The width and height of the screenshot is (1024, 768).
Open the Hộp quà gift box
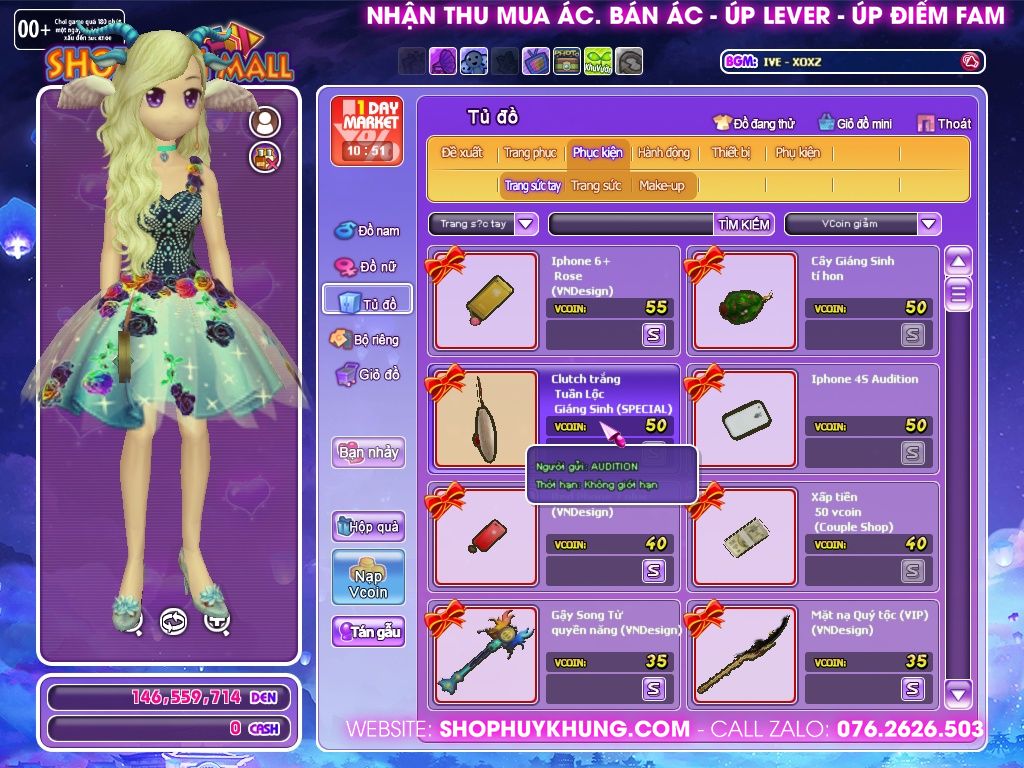pos(367,526)
